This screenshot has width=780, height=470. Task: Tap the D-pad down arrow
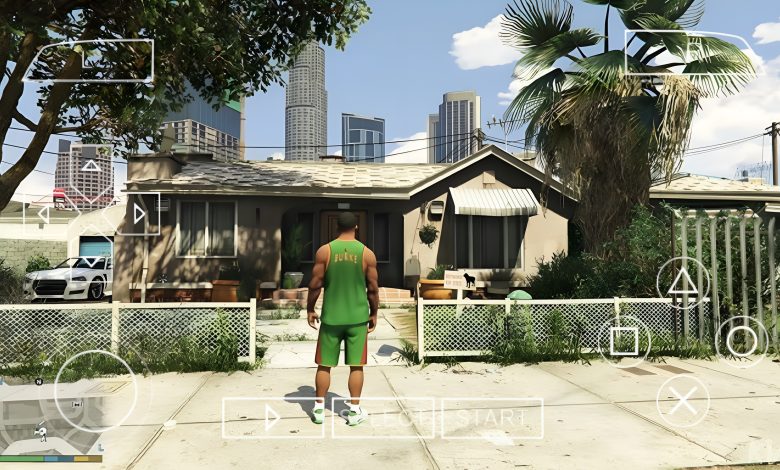91,261
